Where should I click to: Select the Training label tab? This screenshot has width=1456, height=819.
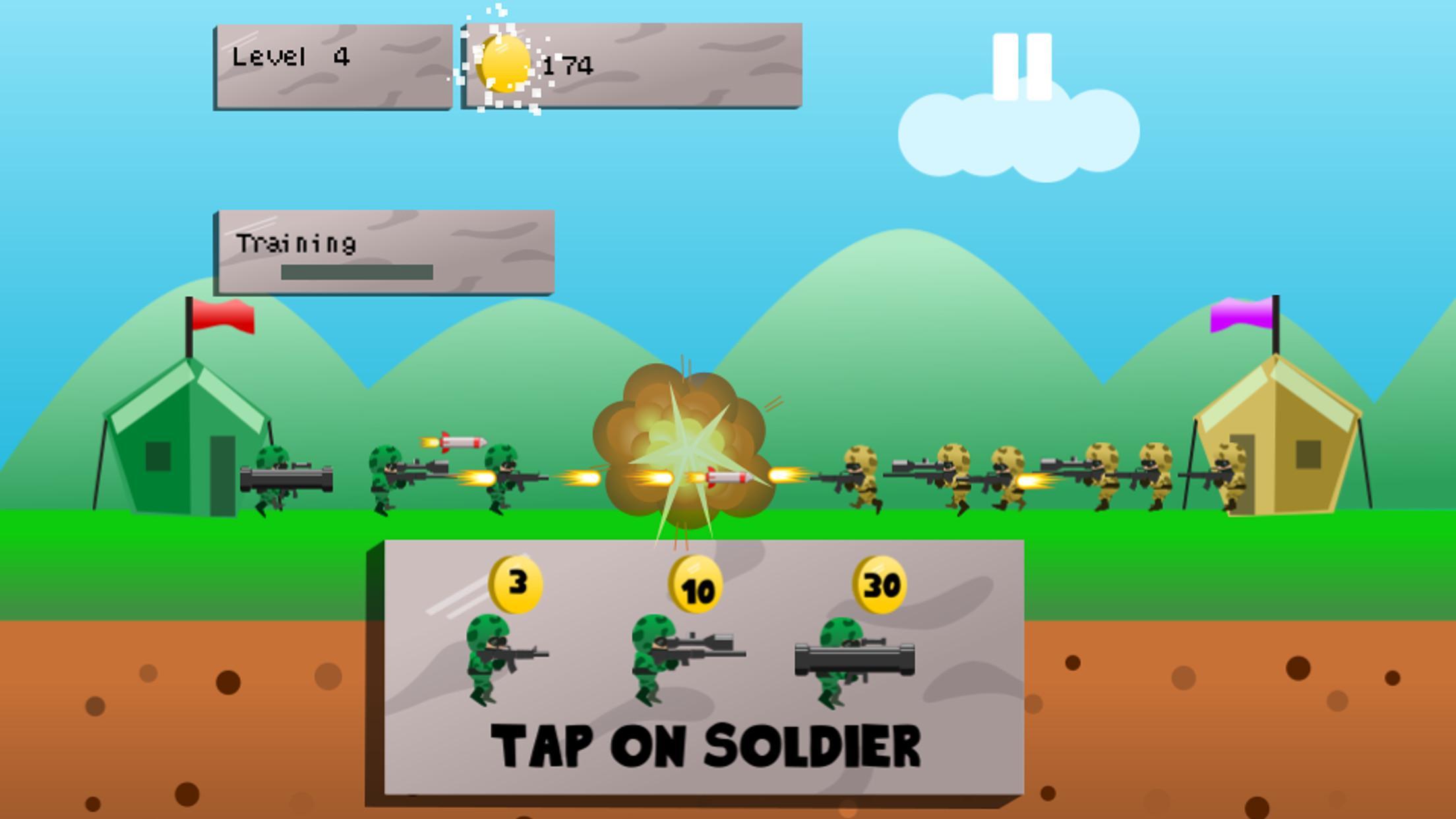(298, 243)
